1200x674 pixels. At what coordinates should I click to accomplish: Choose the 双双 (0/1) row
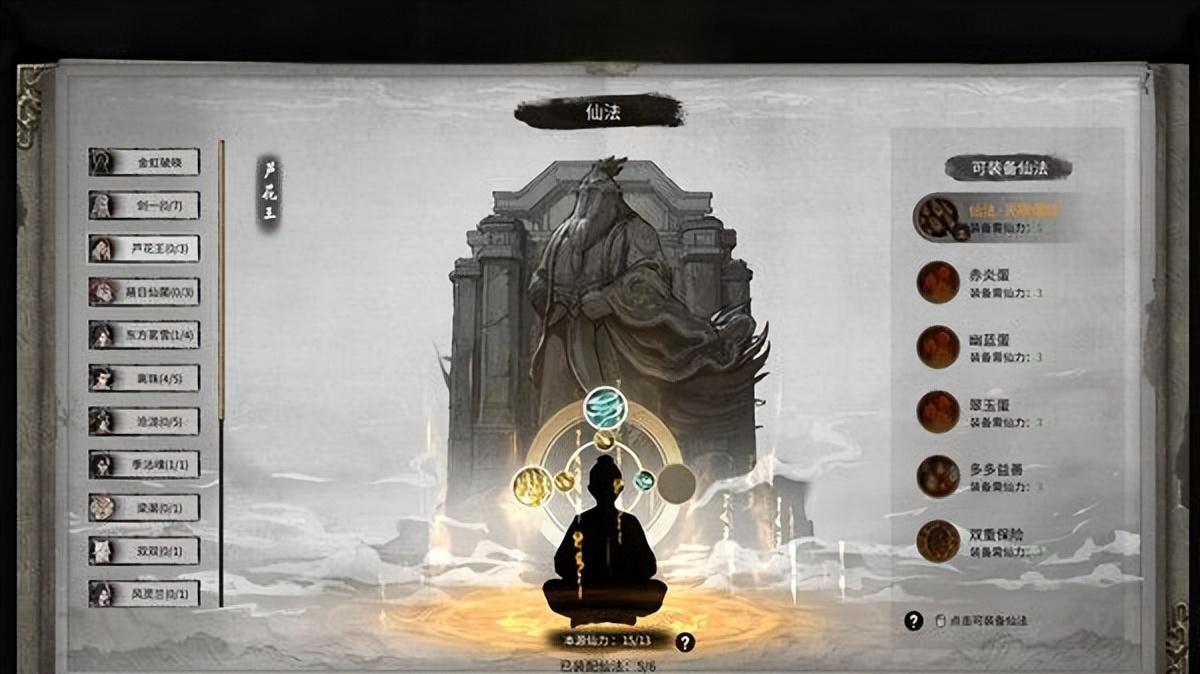(x=144, y=550)
